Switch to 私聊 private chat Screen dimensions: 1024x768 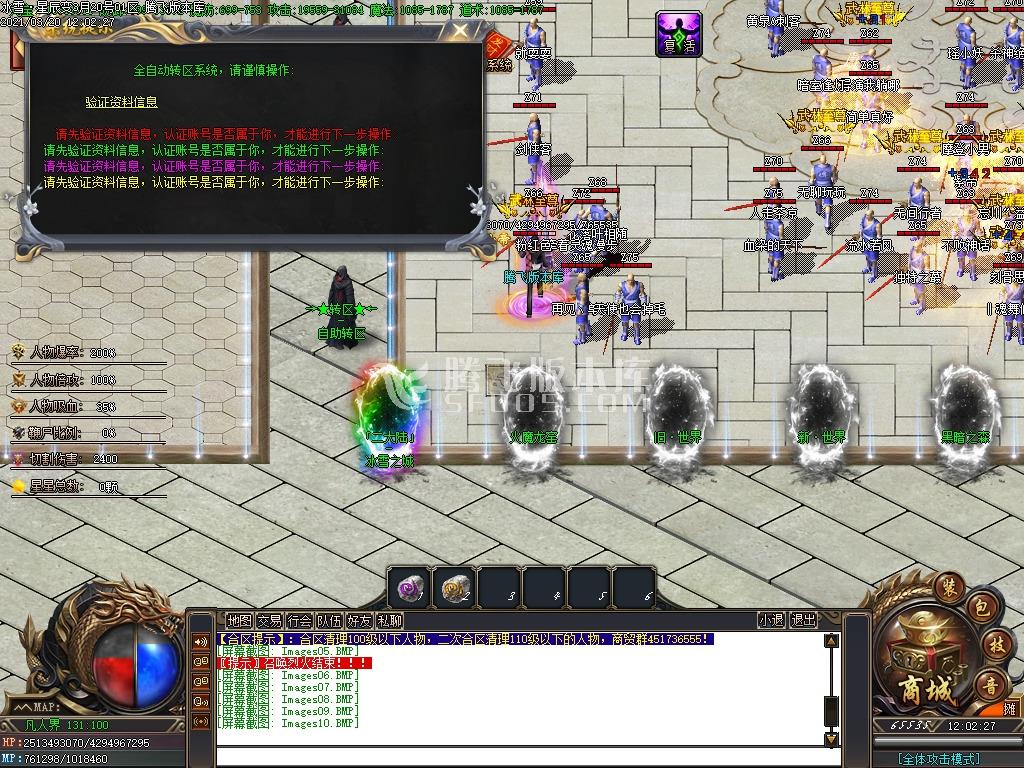(389, 621)
